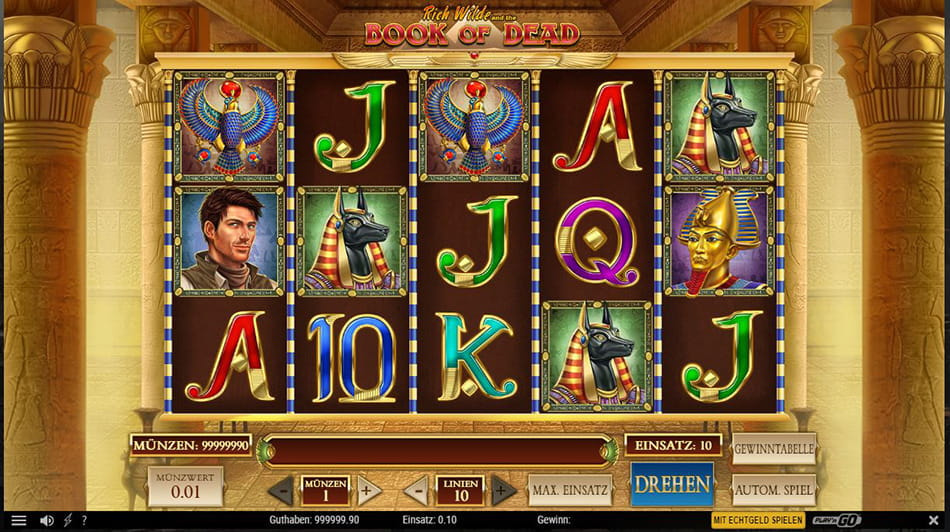
Task: Raise the number of Linien
Action: [x=503, y=490]
